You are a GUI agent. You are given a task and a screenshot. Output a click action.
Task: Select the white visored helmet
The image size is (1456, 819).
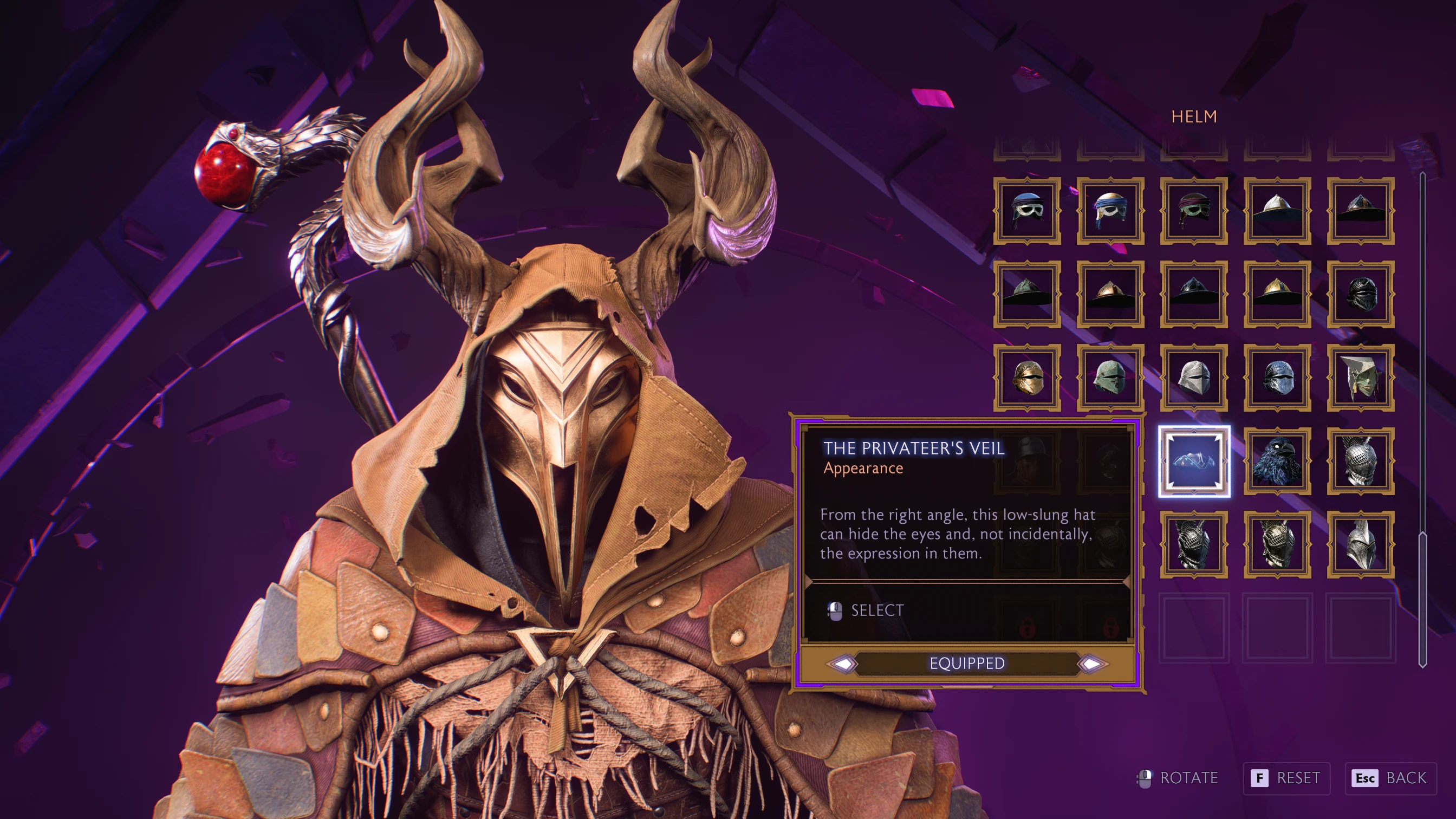tap(1194, 378)
